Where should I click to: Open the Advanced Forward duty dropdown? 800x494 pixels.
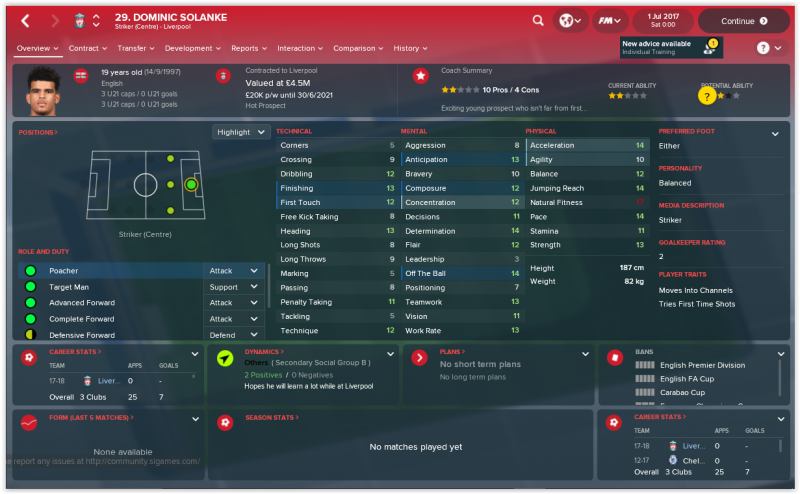(233, 303)
